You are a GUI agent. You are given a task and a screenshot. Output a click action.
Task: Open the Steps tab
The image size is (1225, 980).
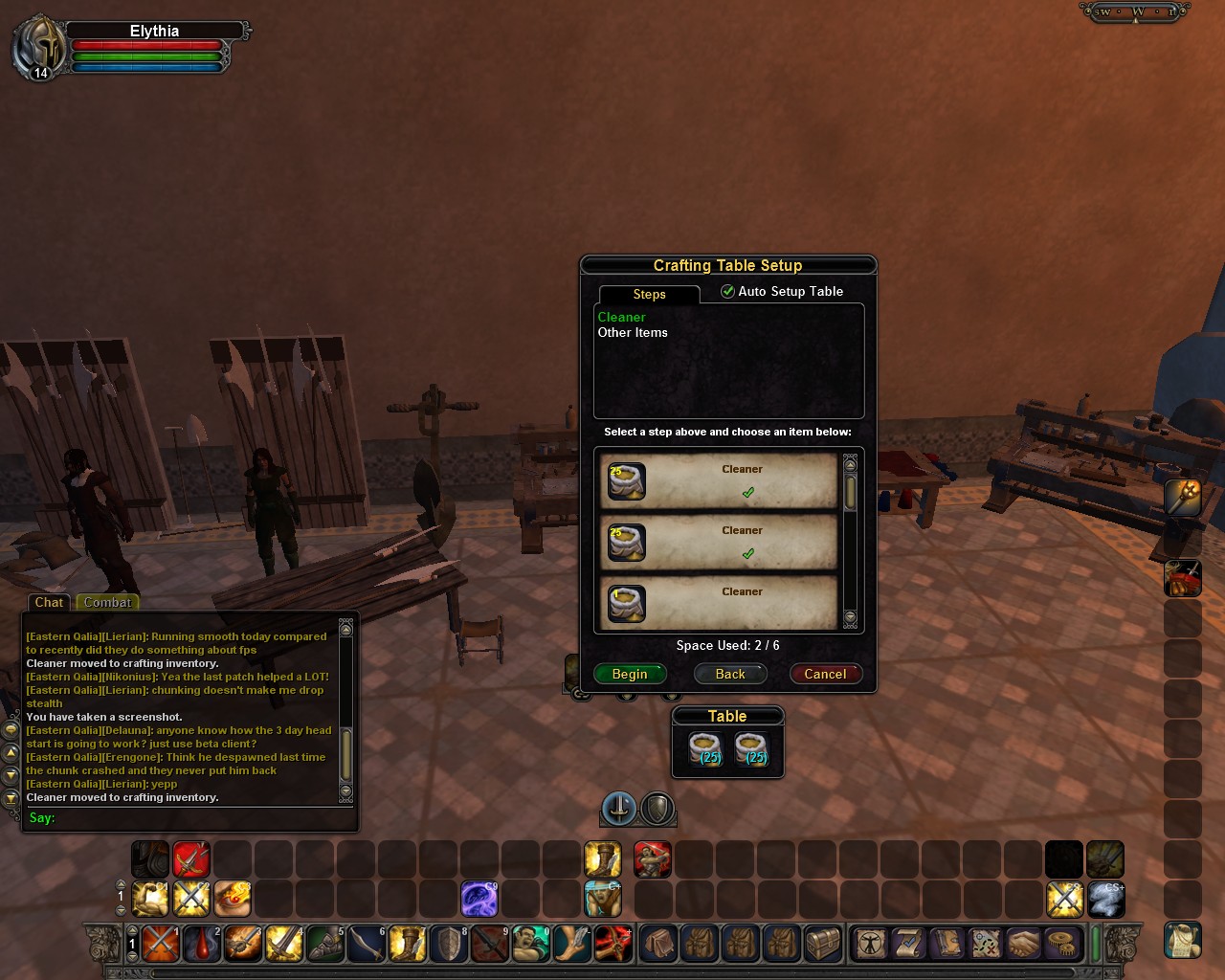click(x=649, y=294)
